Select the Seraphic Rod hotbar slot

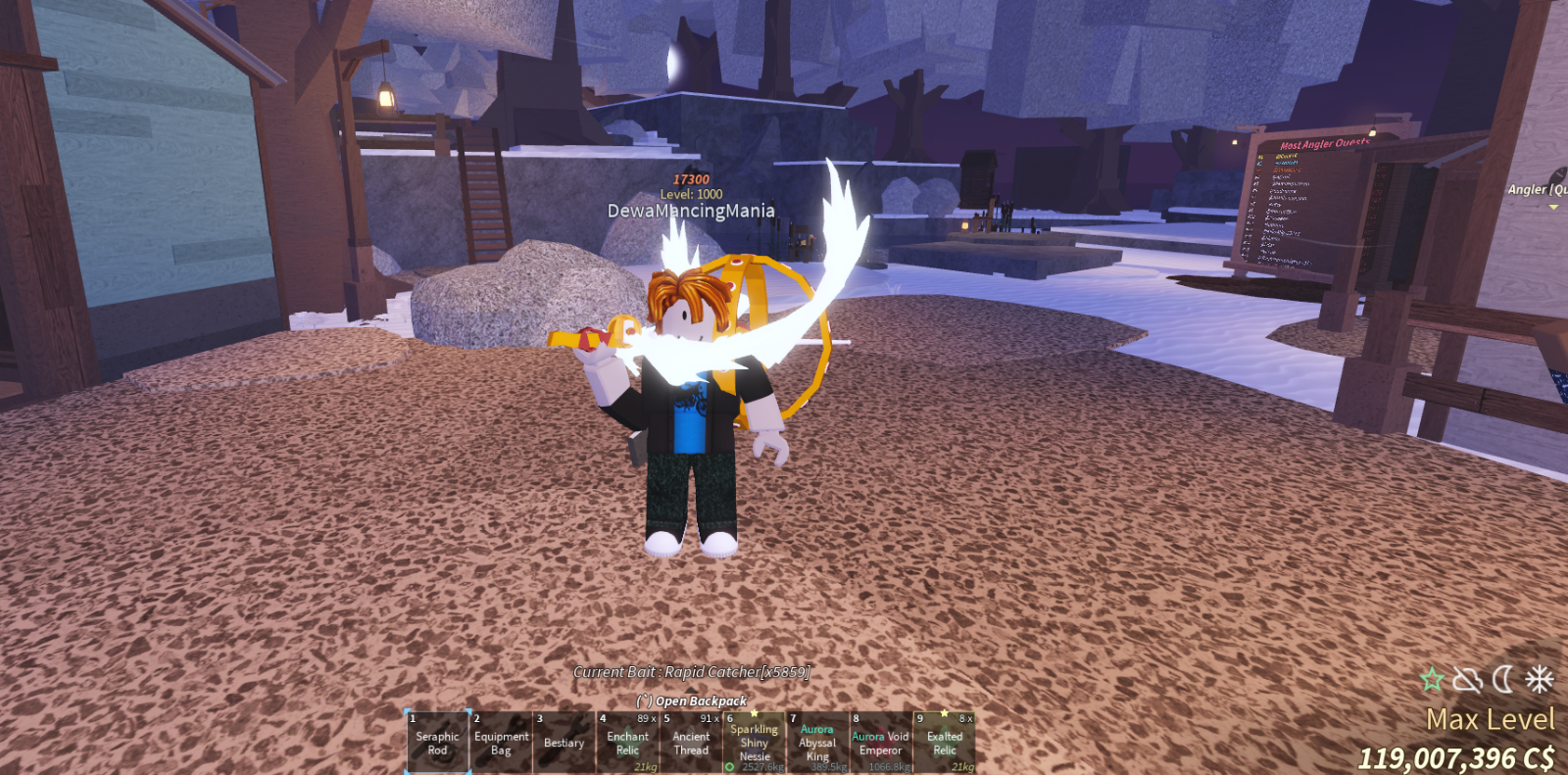pyautogui.click(x=437, y=743)
